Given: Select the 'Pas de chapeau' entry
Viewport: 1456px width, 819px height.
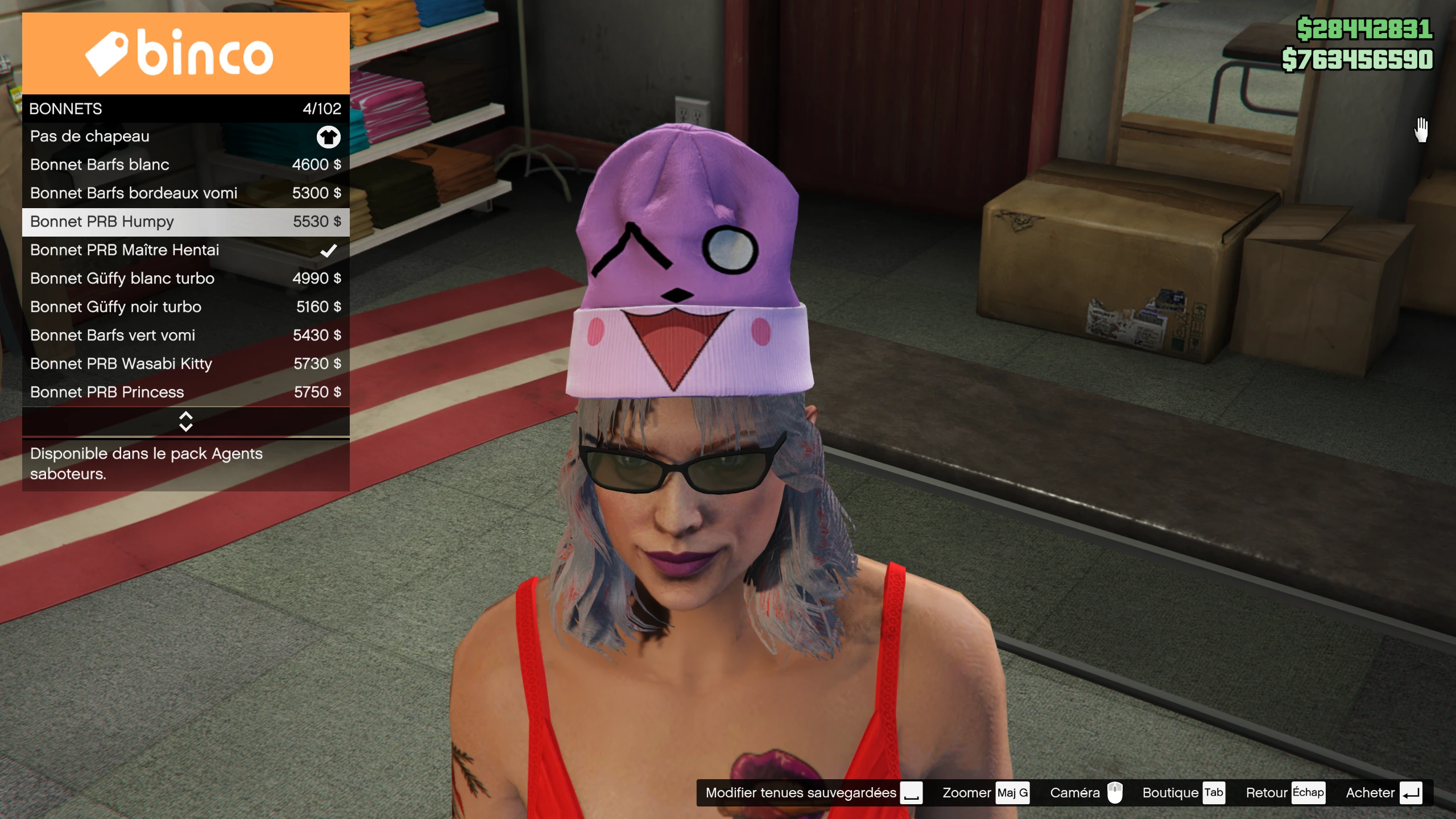Looking at the screenshot, I should tap(185, 136).
